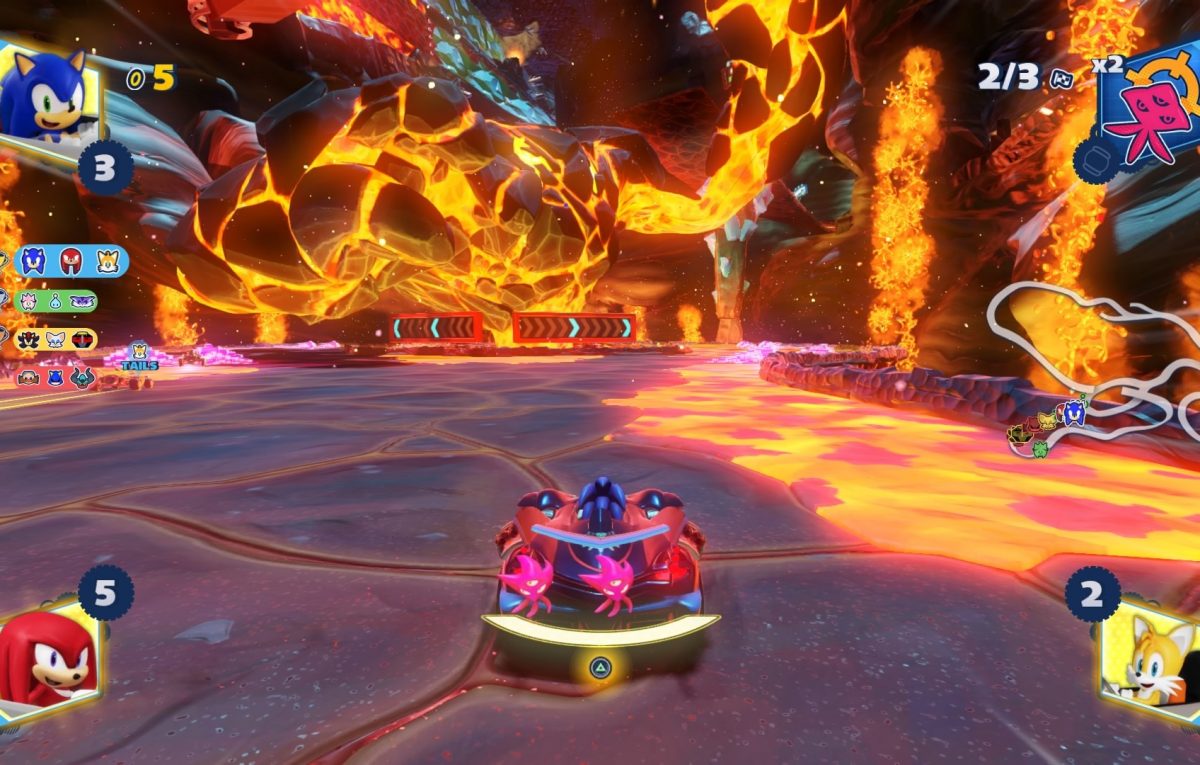Click the Knuckles teammate portrait

click(x=47, y=660)
